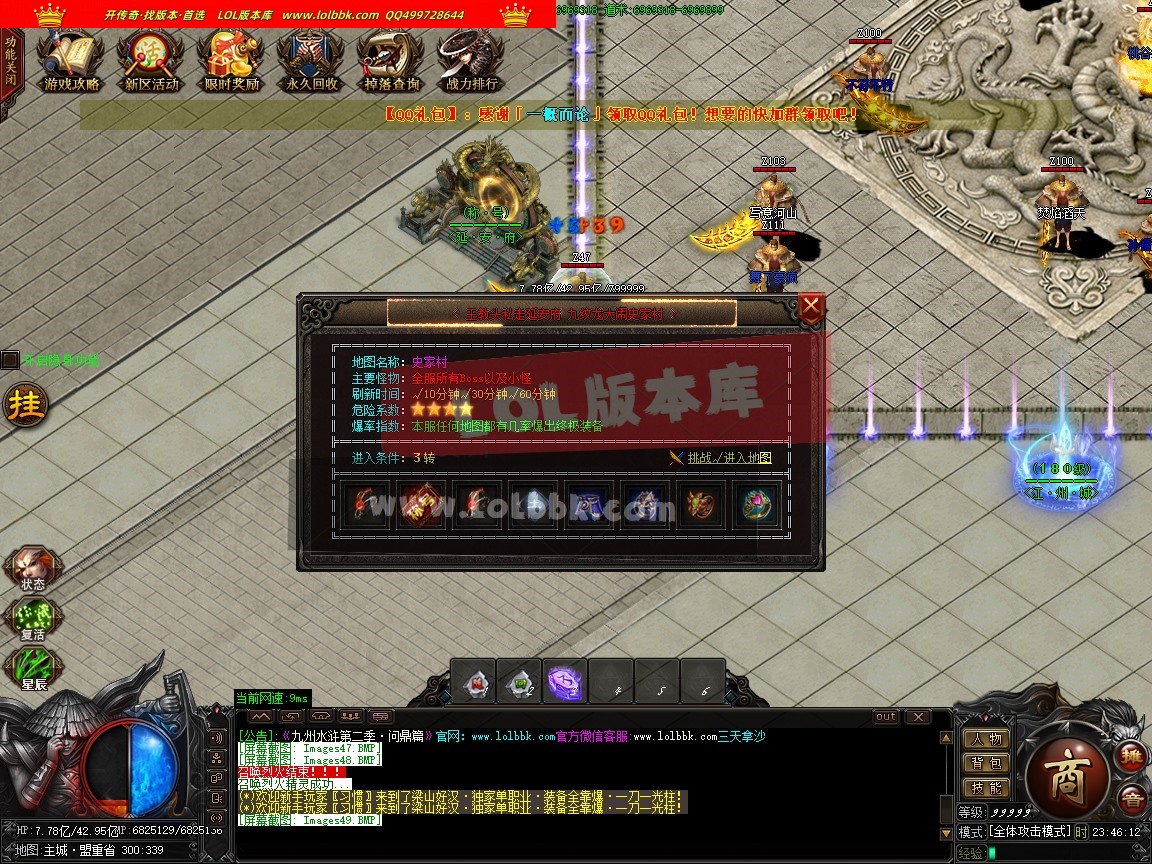
Task: Open the 星辰 star icon
Action: coord(32,669)
